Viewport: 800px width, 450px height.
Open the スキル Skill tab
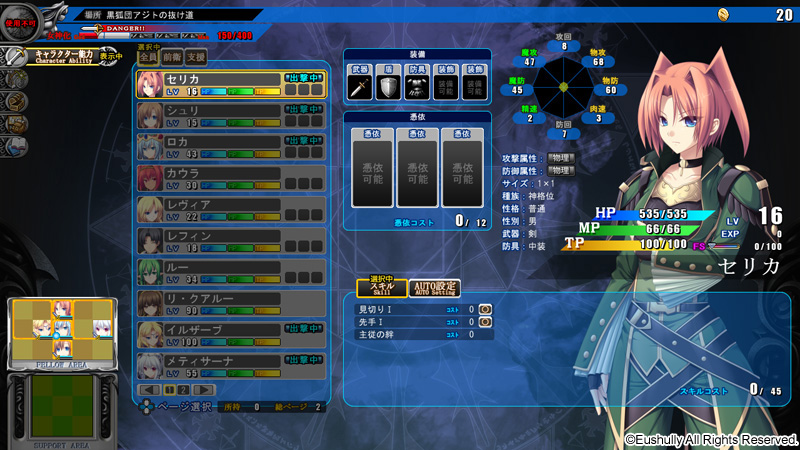382,288
